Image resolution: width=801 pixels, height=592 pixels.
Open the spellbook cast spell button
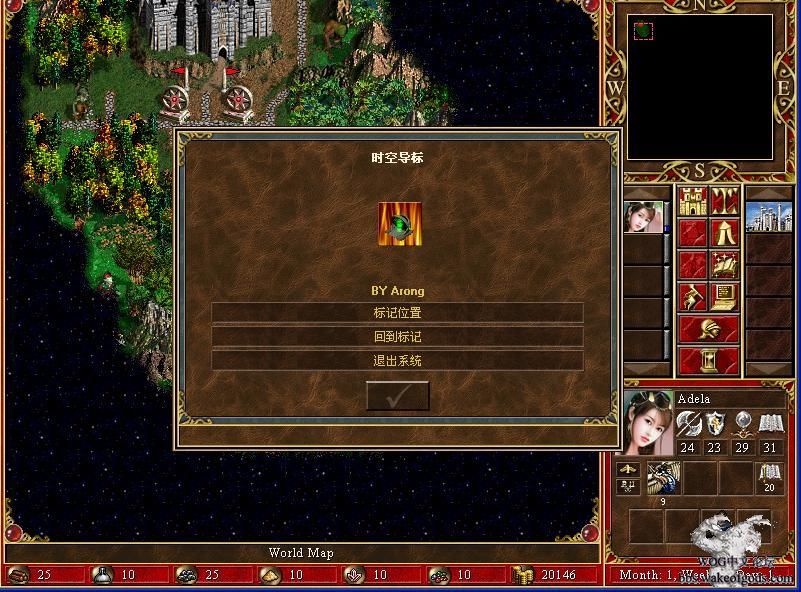(x=724, y=265)
